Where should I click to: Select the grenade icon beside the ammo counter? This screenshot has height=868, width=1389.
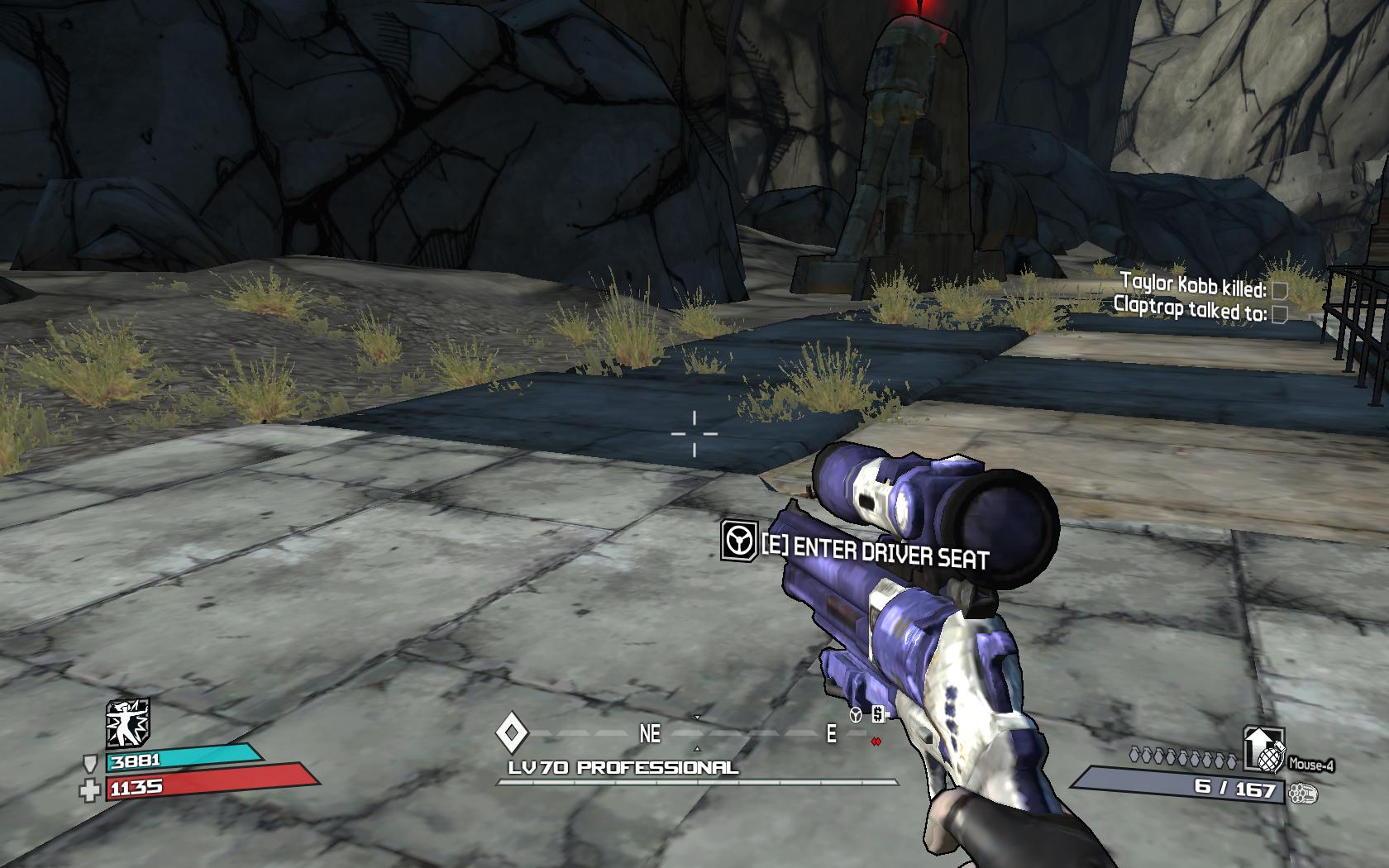pos(1265,748)
